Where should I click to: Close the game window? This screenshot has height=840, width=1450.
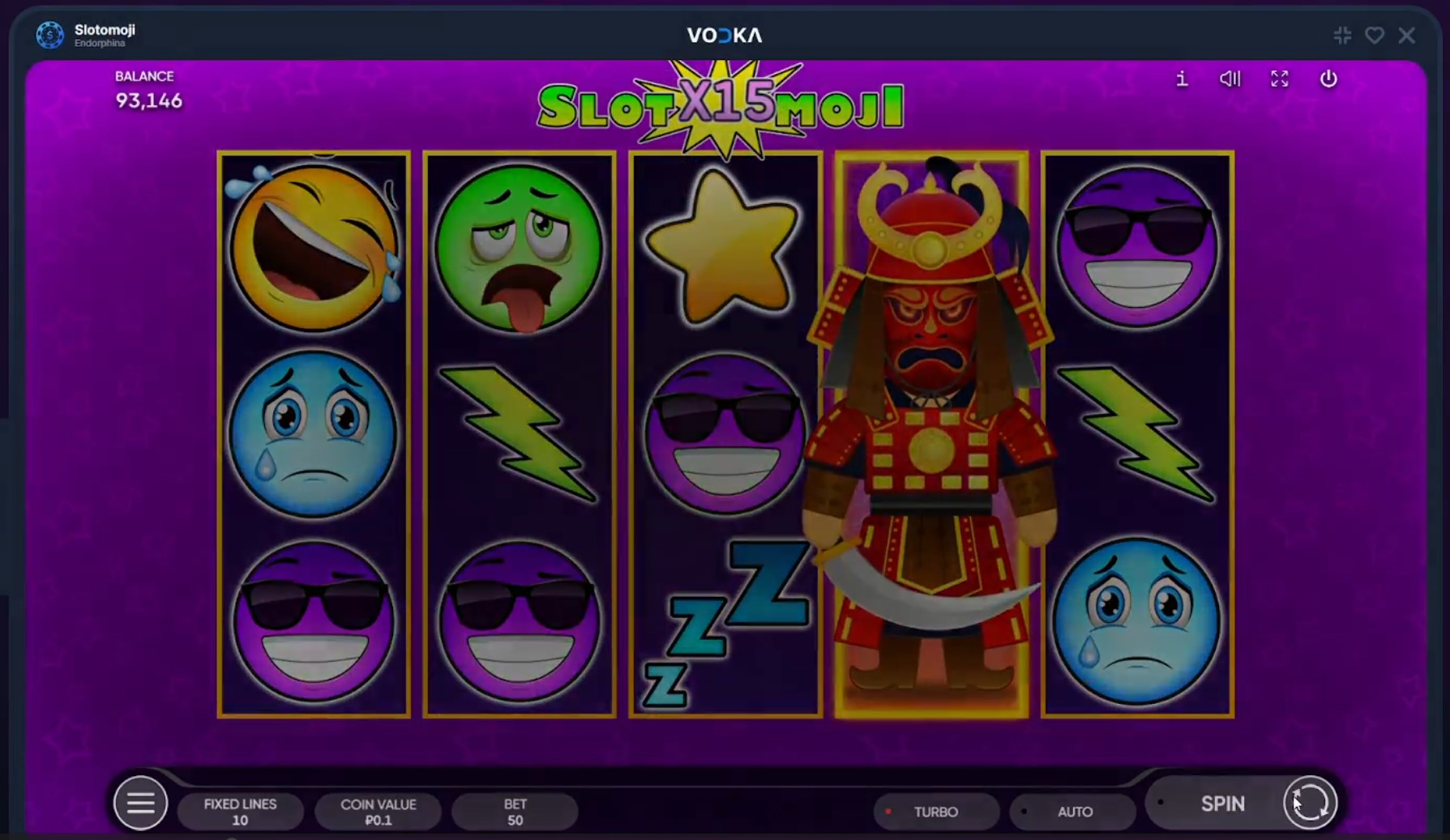click(1407, 36)
